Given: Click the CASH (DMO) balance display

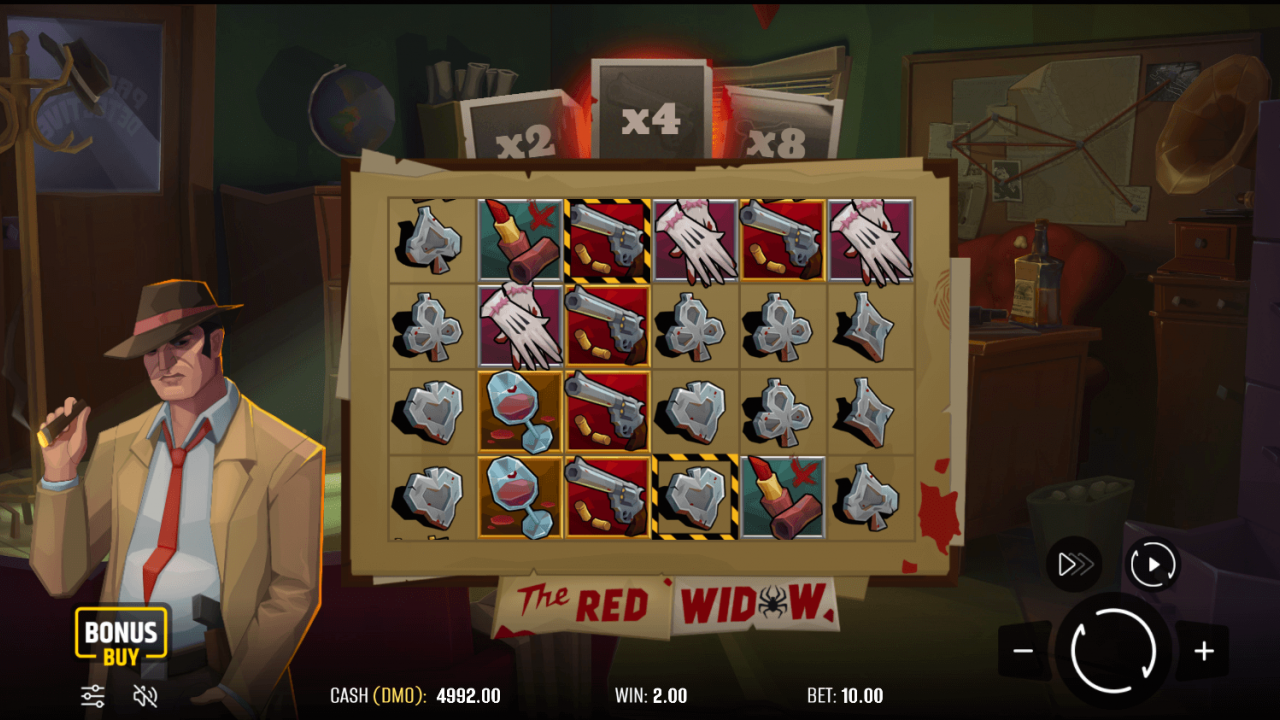Looking at the screenshot, I should 415,695.
